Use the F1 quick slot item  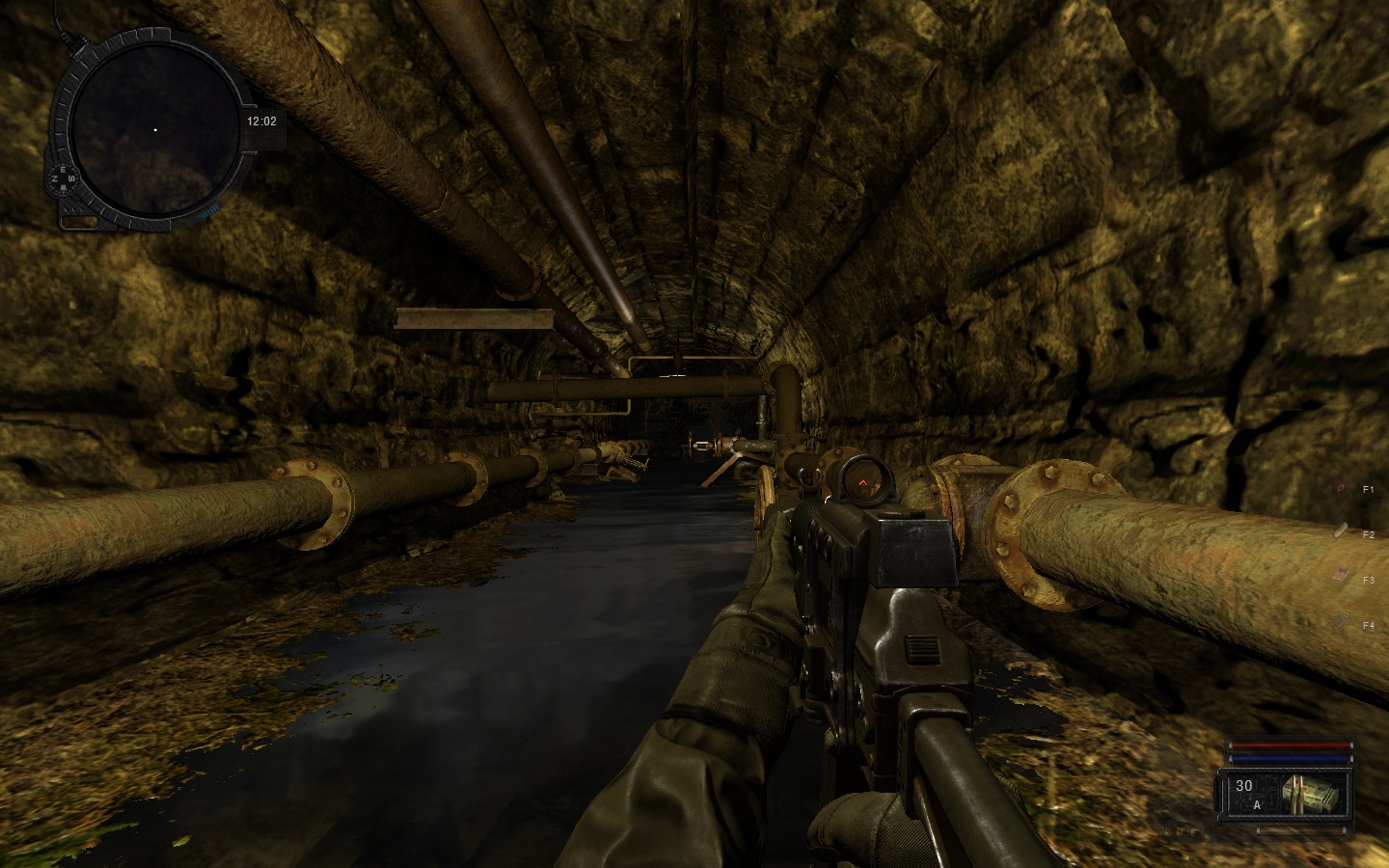(1341, 489)
